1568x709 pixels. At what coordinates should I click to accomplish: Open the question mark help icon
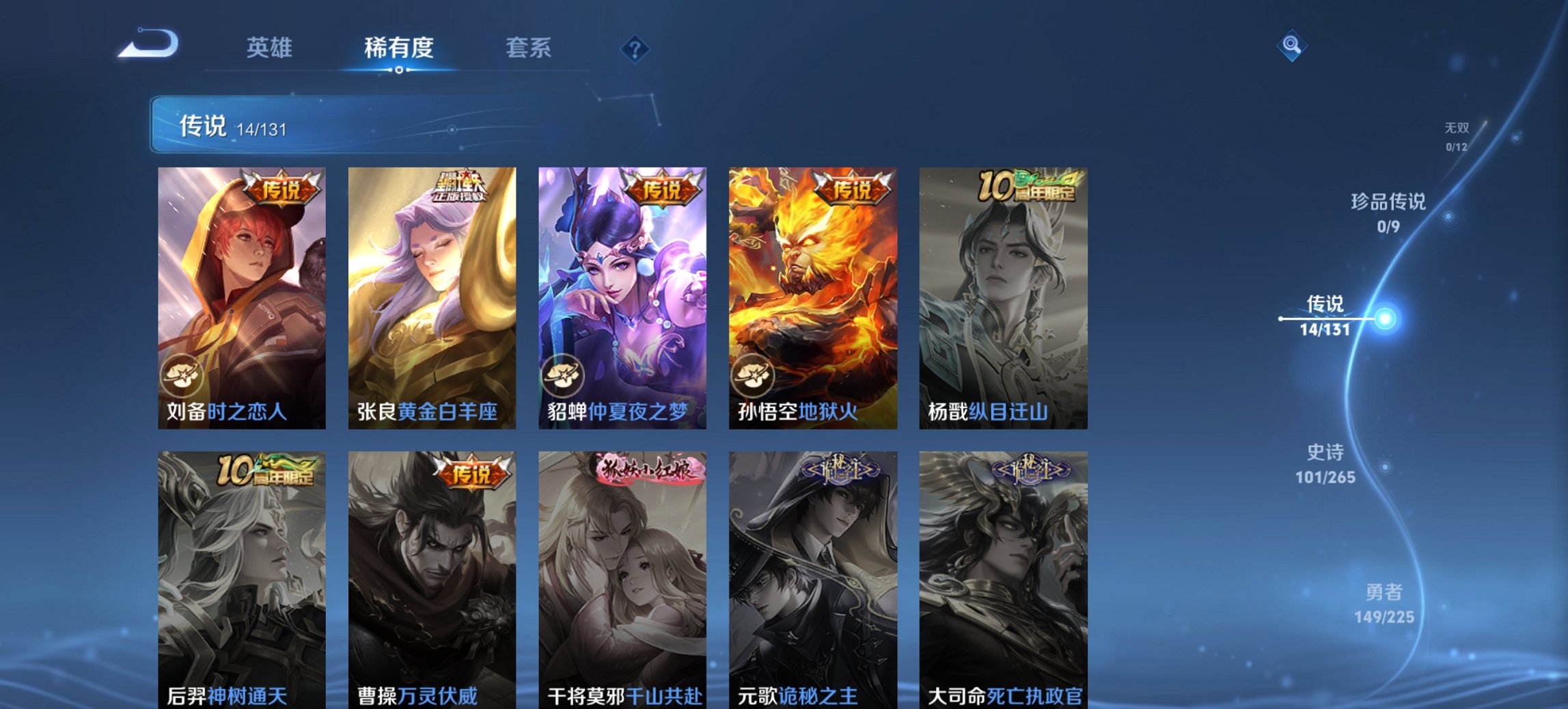point(634,48)
